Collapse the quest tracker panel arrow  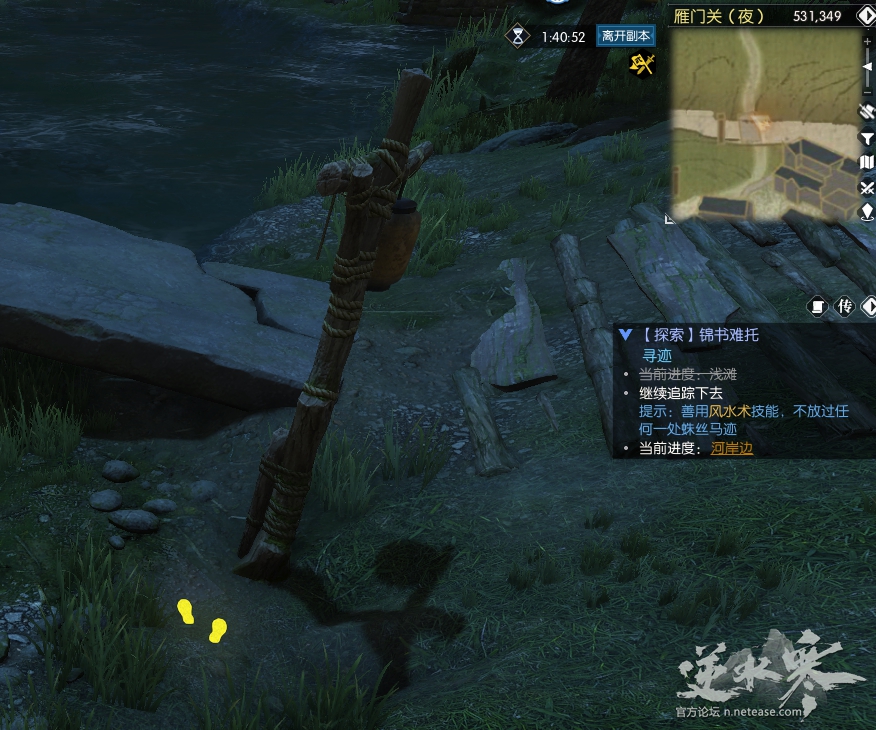[867, 306]
